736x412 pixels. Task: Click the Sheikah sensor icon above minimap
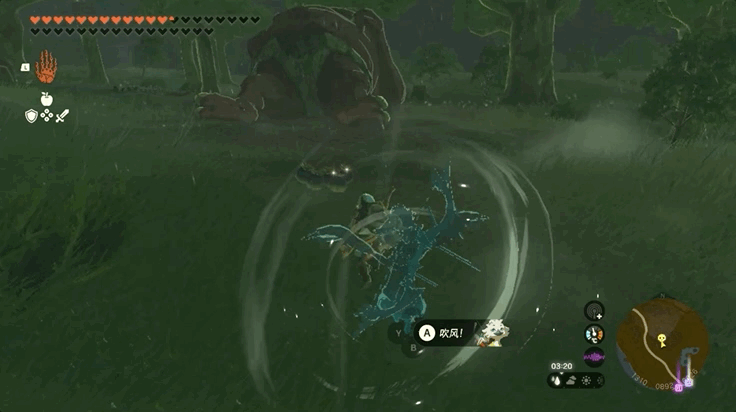pyautogui.click(x=594, y=311)
